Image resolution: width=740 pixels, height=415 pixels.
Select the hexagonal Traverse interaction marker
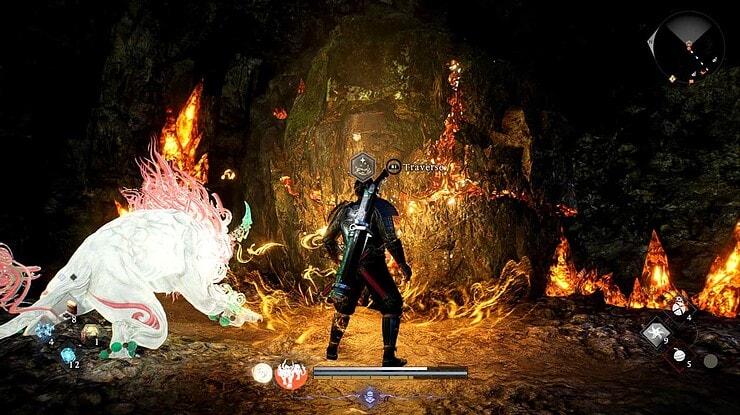tap(362, 166)
